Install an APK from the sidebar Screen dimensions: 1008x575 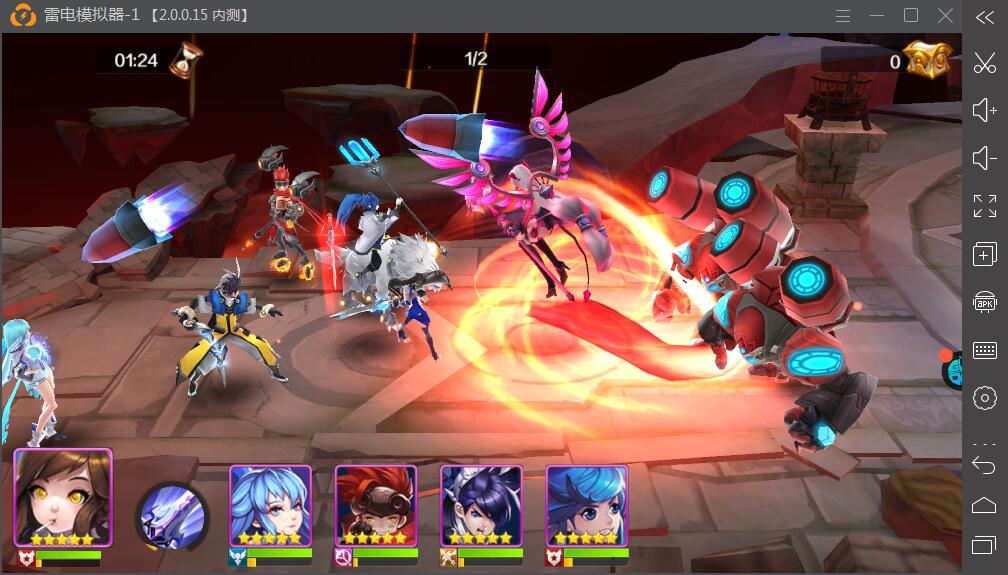click(x=985, y=302)
